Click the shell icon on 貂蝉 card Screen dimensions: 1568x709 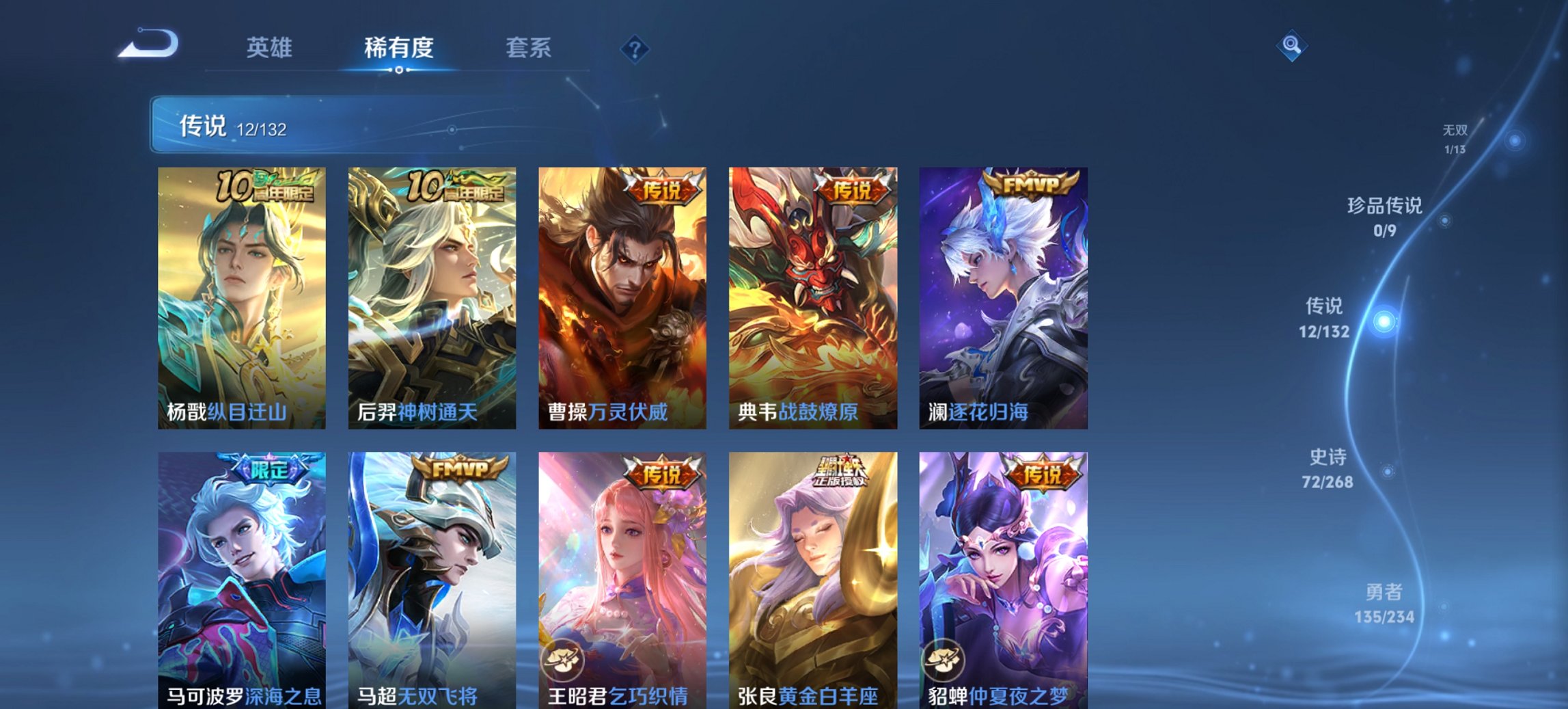pyautogui.click(x=943, y=661)
